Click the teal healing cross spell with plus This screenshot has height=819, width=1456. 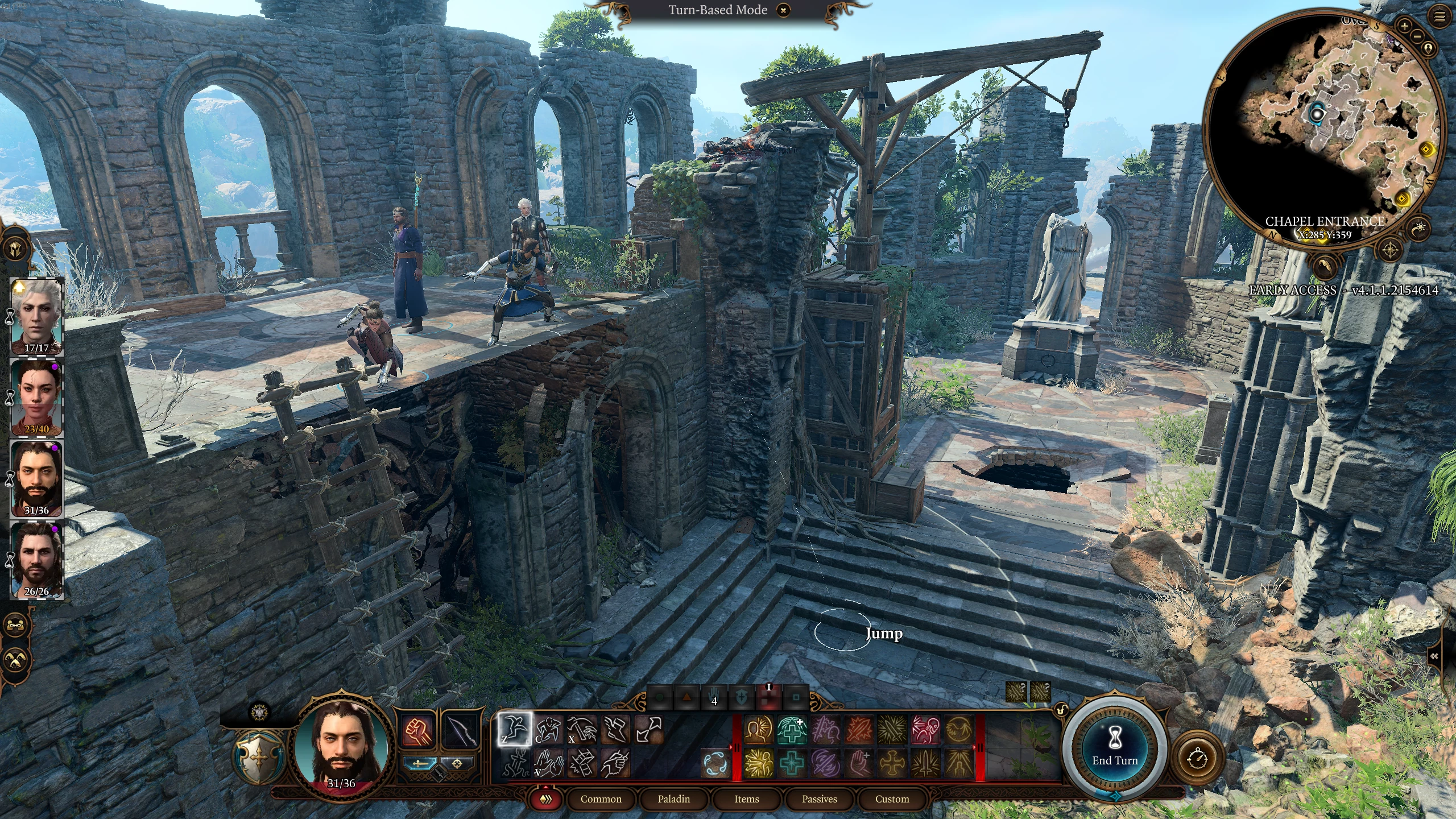click(791, 730)
